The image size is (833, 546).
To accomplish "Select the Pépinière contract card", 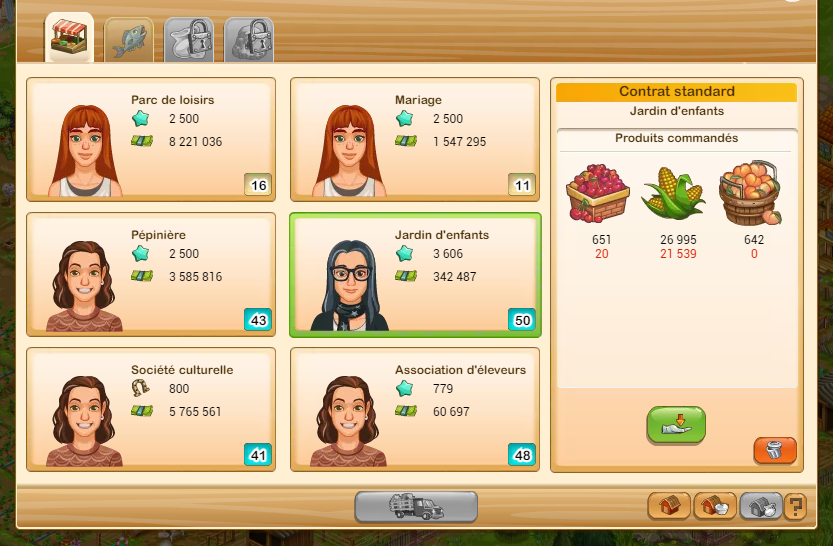I will tap(151, 272).
